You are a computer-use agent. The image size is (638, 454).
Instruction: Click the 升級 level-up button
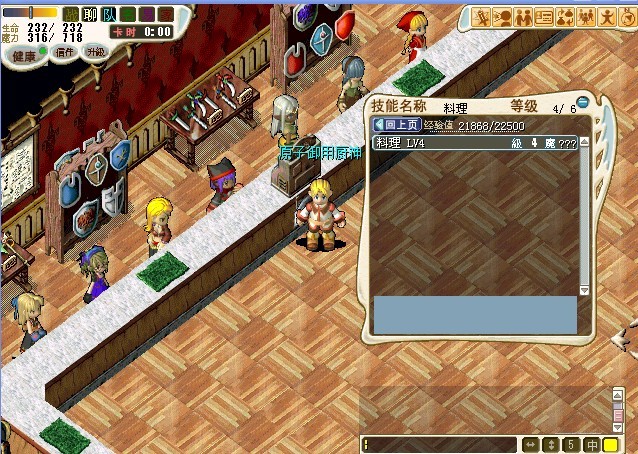point(95,52)
